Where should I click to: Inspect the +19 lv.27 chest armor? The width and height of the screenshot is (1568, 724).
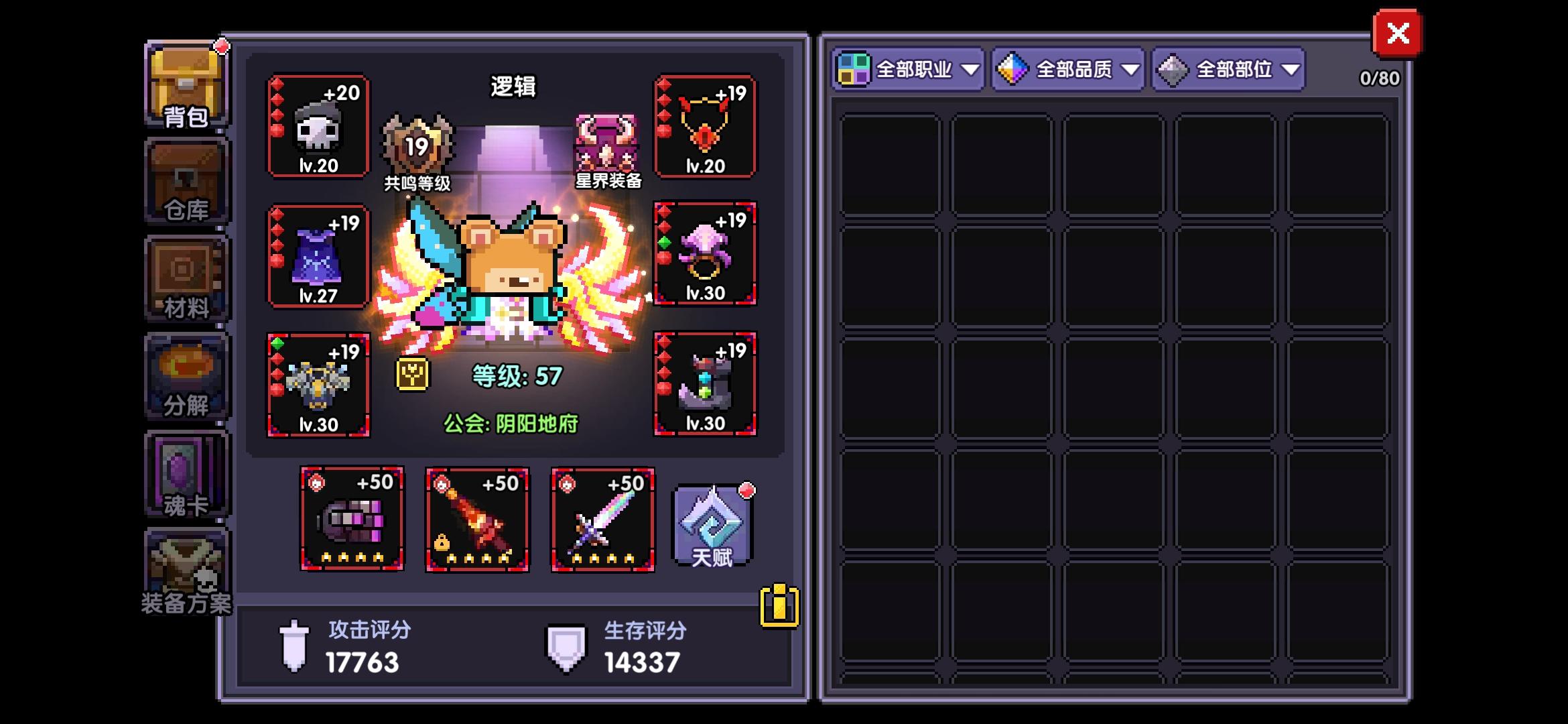[318, 258]
